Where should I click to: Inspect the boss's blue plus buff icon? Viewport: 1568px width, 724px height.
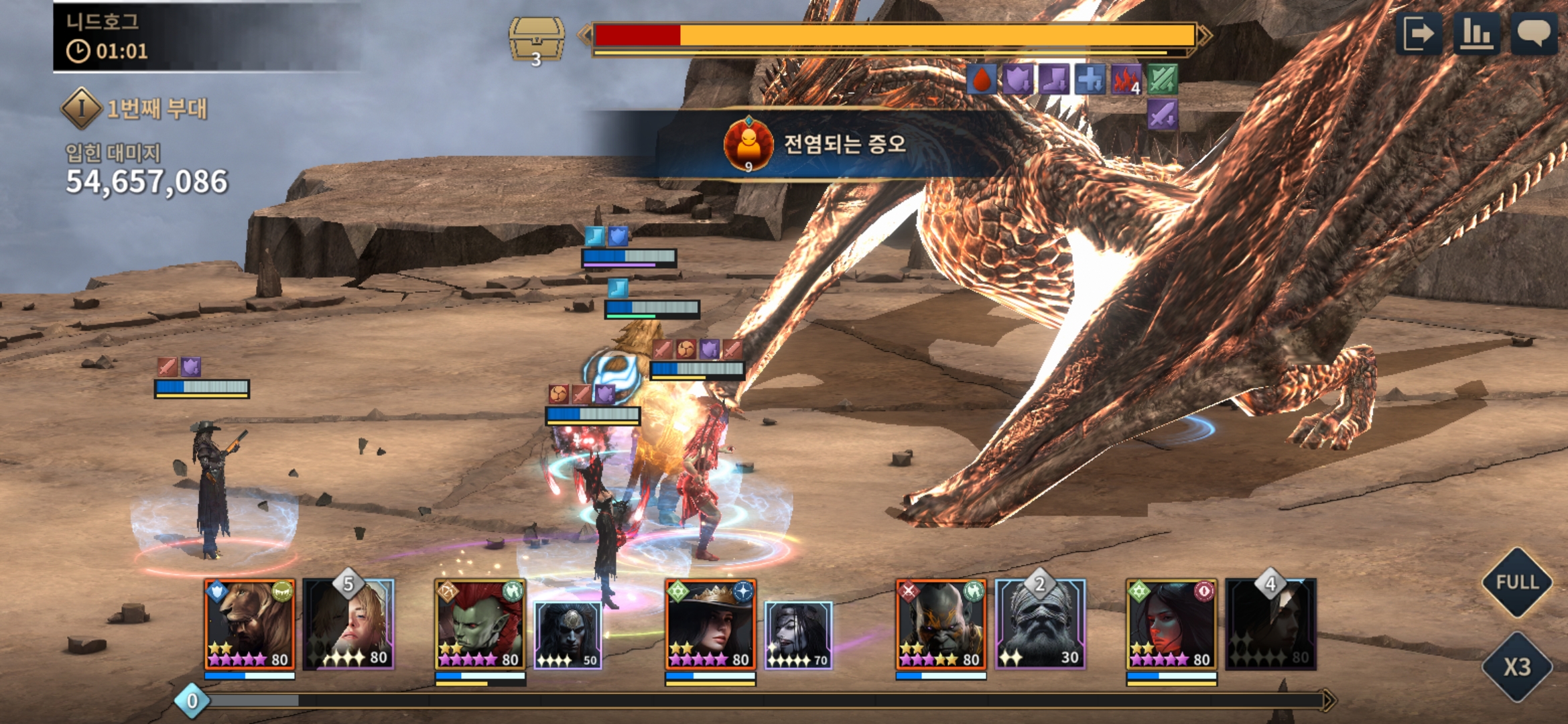tap(1090, 80)
